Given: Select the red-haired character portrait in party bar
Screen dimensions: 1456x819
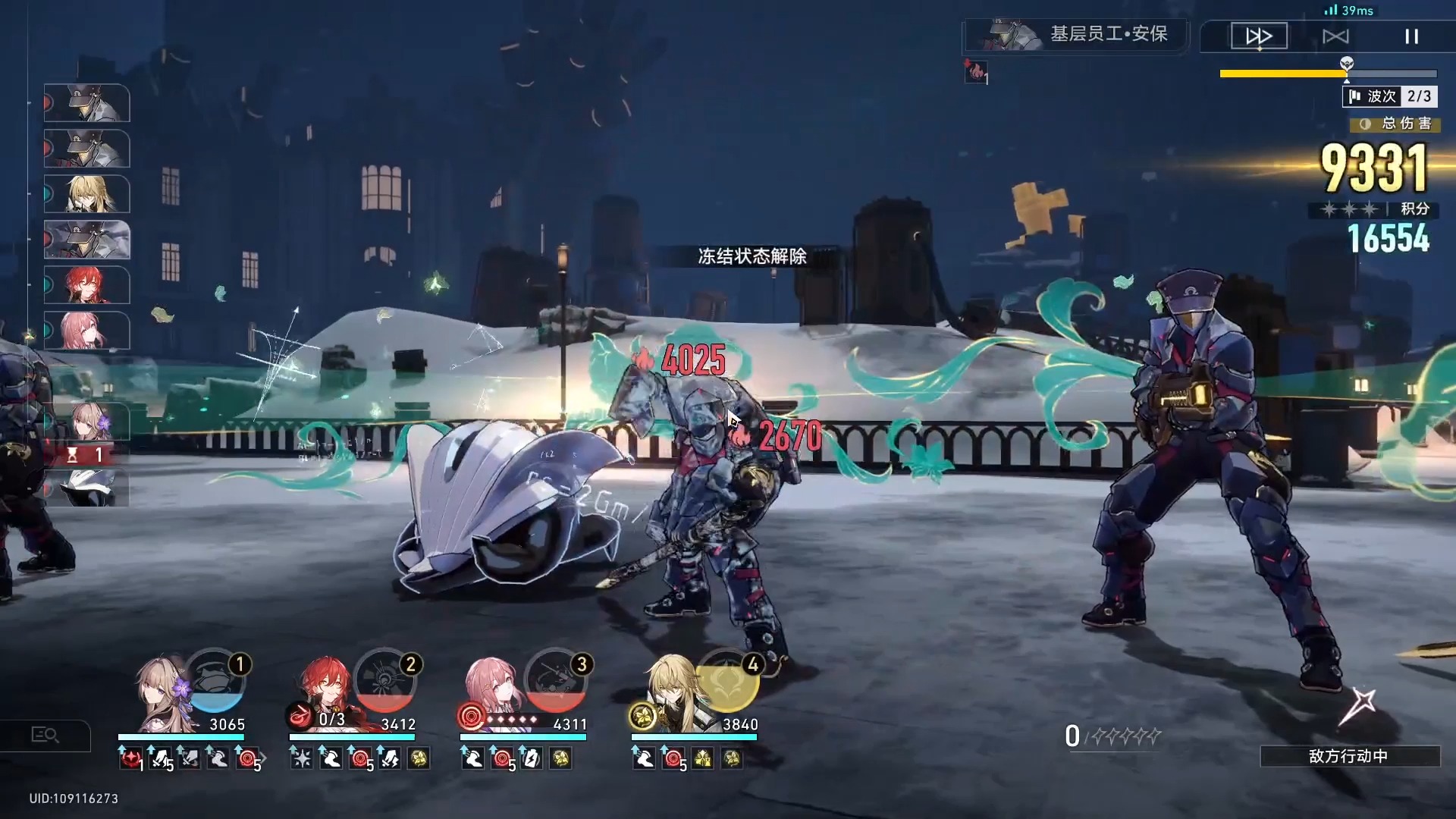Looking at the screenshot, I should coord(326,689).
